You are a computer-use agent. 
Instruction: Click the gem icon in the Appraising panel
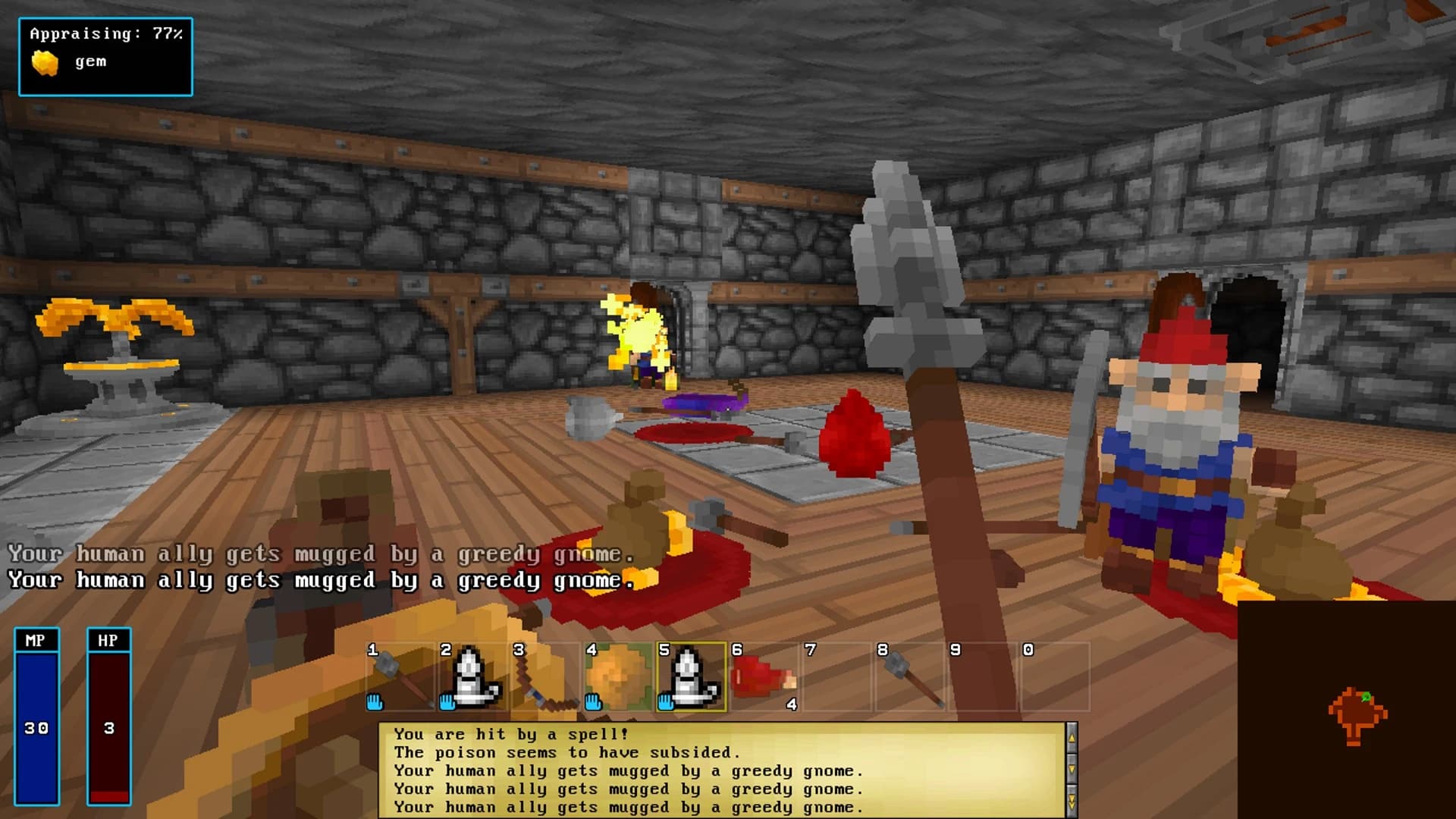pyautogui.click(x=44, y=61)
